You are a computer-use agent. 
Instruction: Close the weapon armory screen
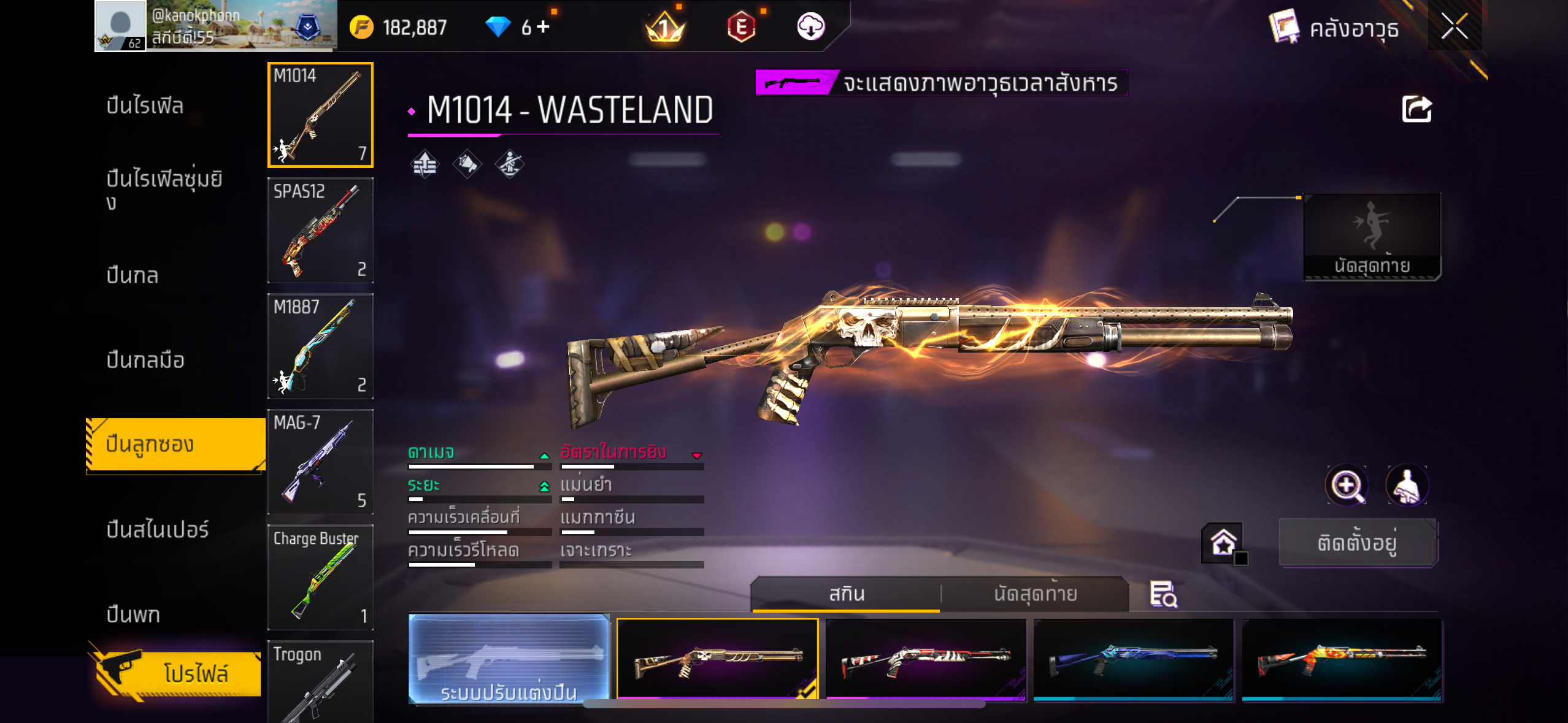(1454, 27)
